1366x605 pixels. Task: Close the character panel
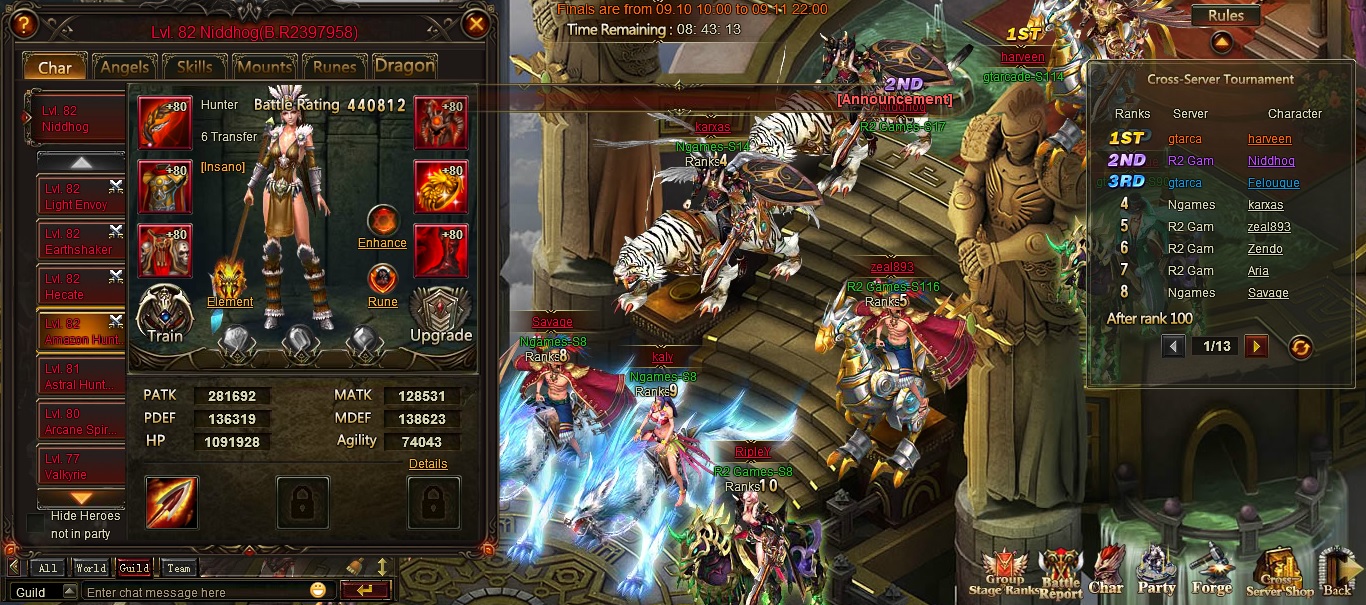click(477, 24)
